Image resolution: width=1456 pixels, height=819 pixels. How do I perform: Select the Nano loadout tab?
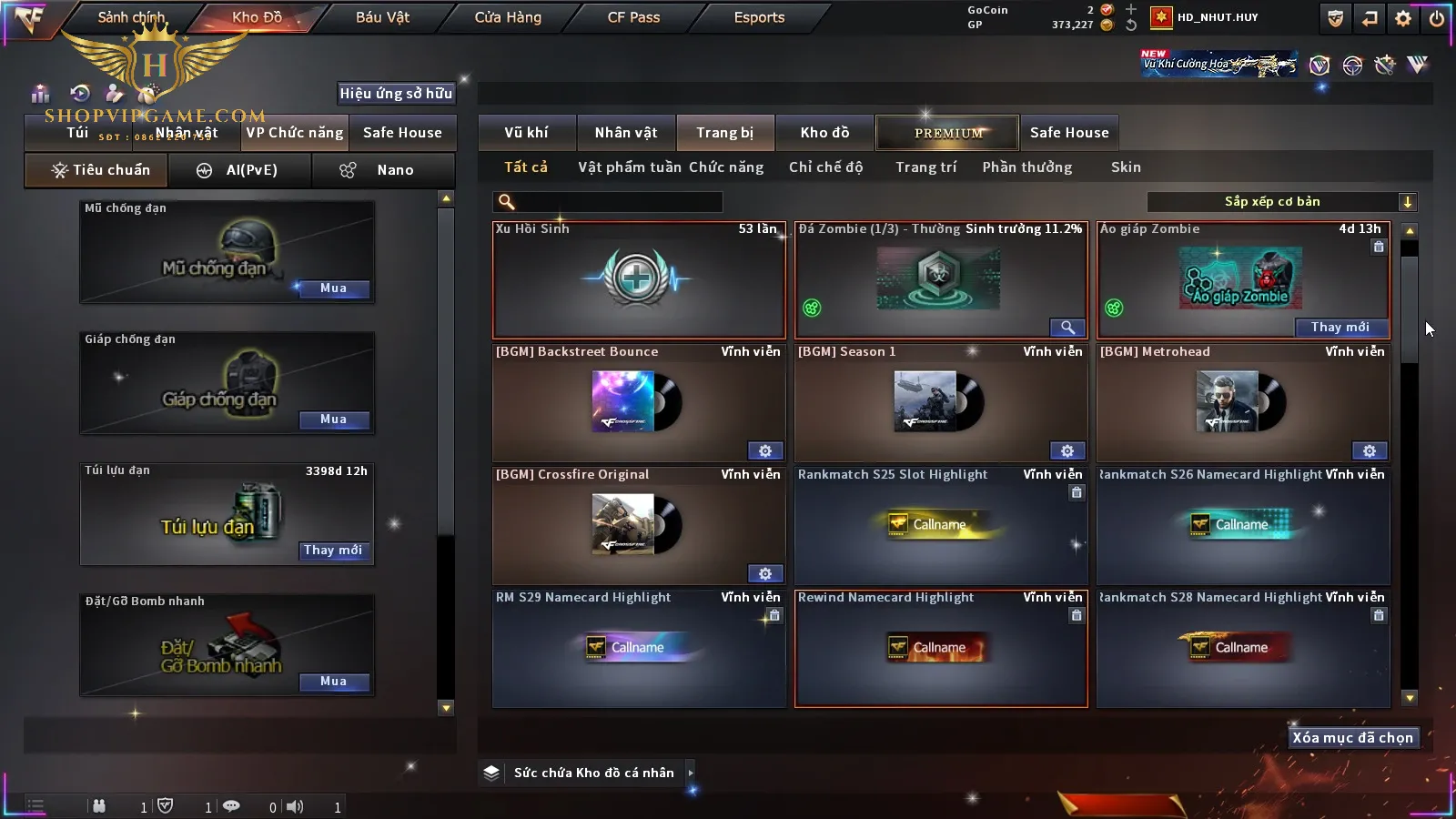pos(383,170)
